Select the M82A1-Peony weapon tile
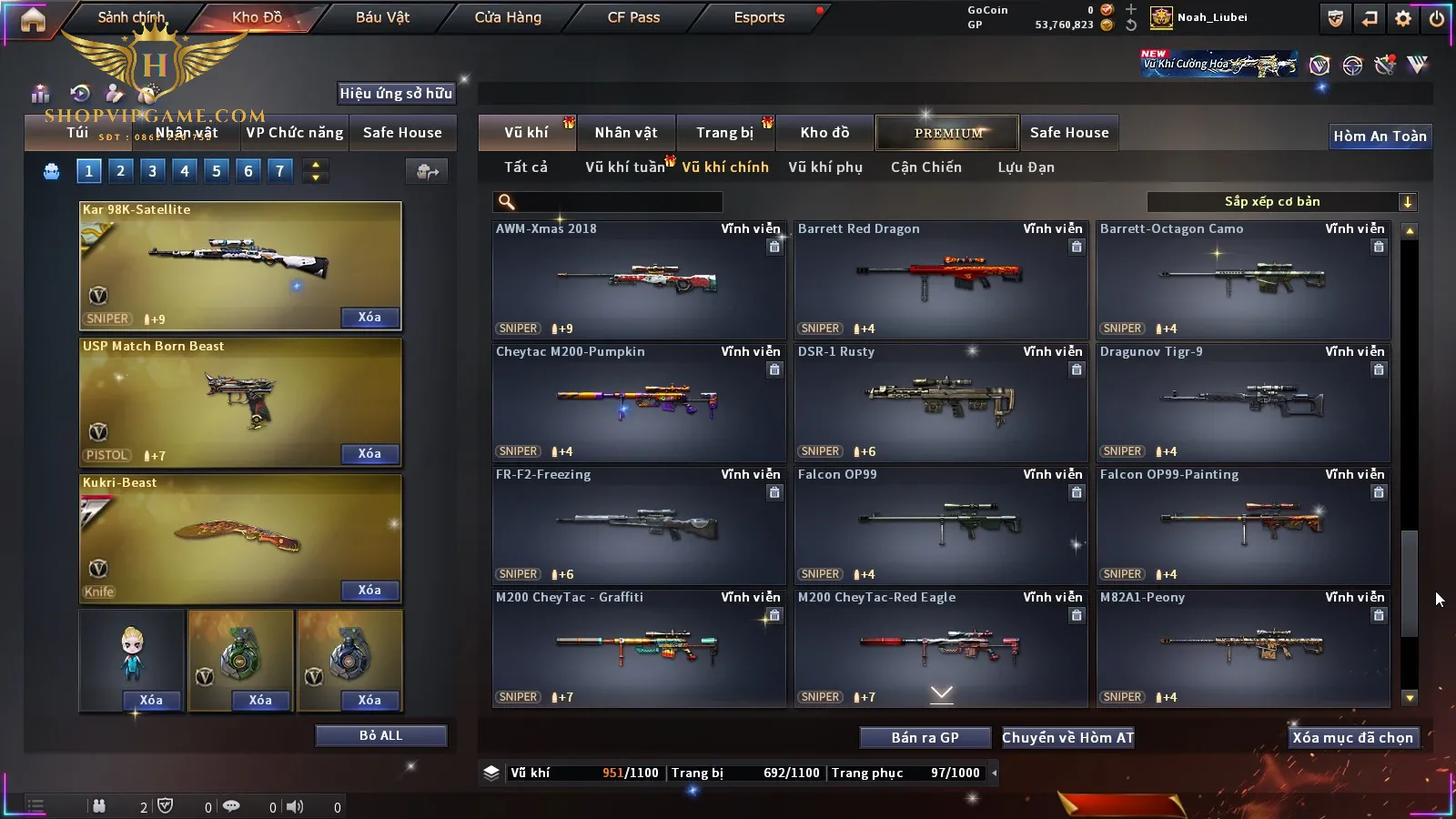 tap(1242, 649)
